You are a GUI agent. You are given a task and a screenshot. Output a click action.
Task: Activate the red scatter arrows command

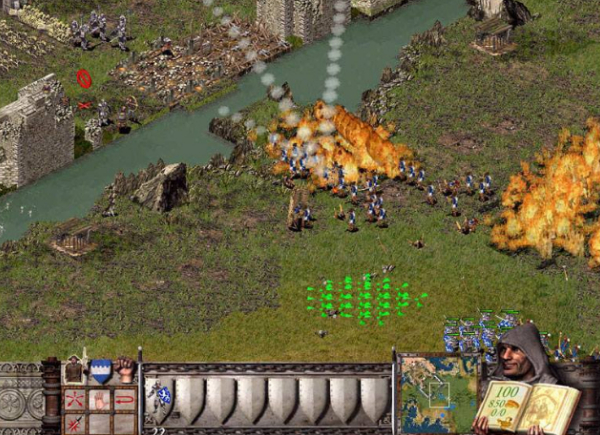pyautogui.click(x=75, y=400)
